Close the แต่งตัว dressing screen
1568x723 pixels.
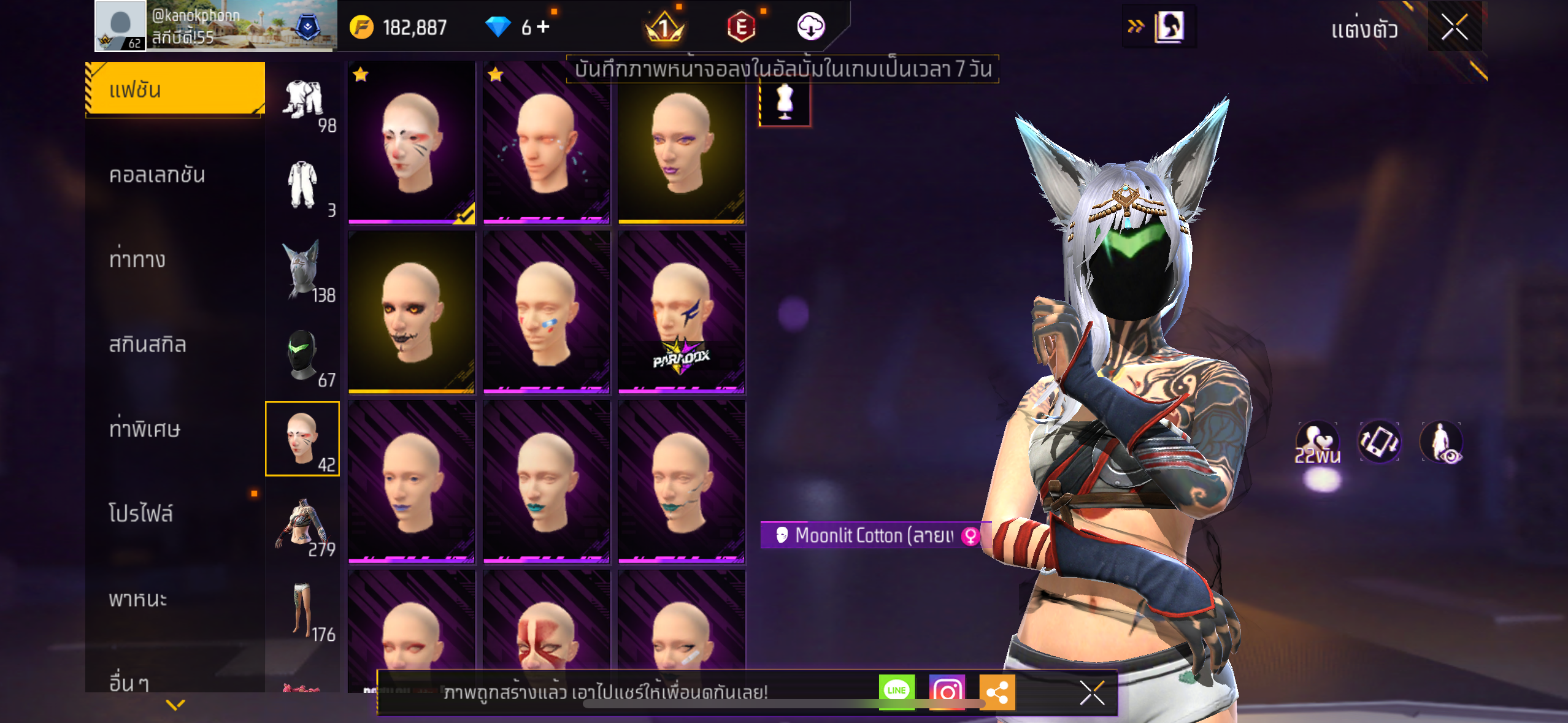1455,27
